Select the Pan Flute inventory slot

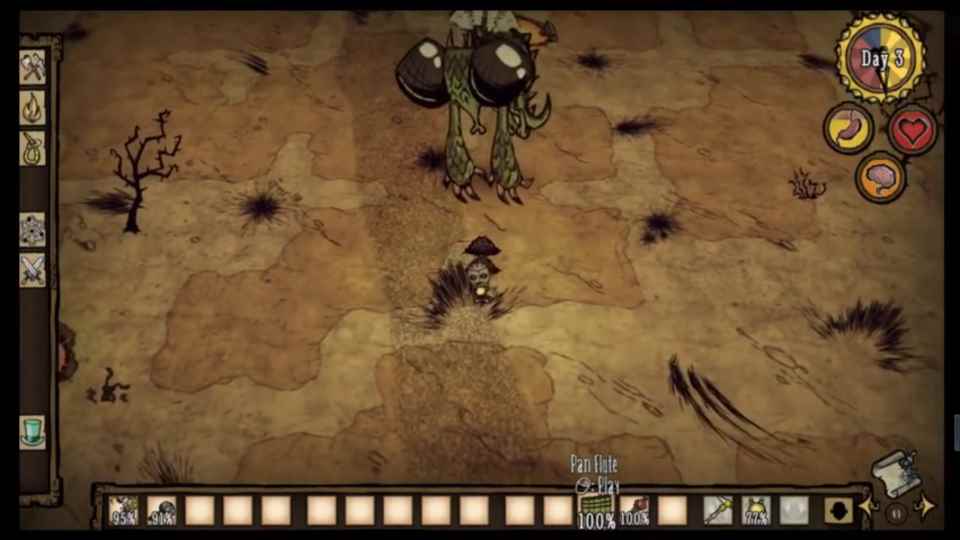pos(596,510)
